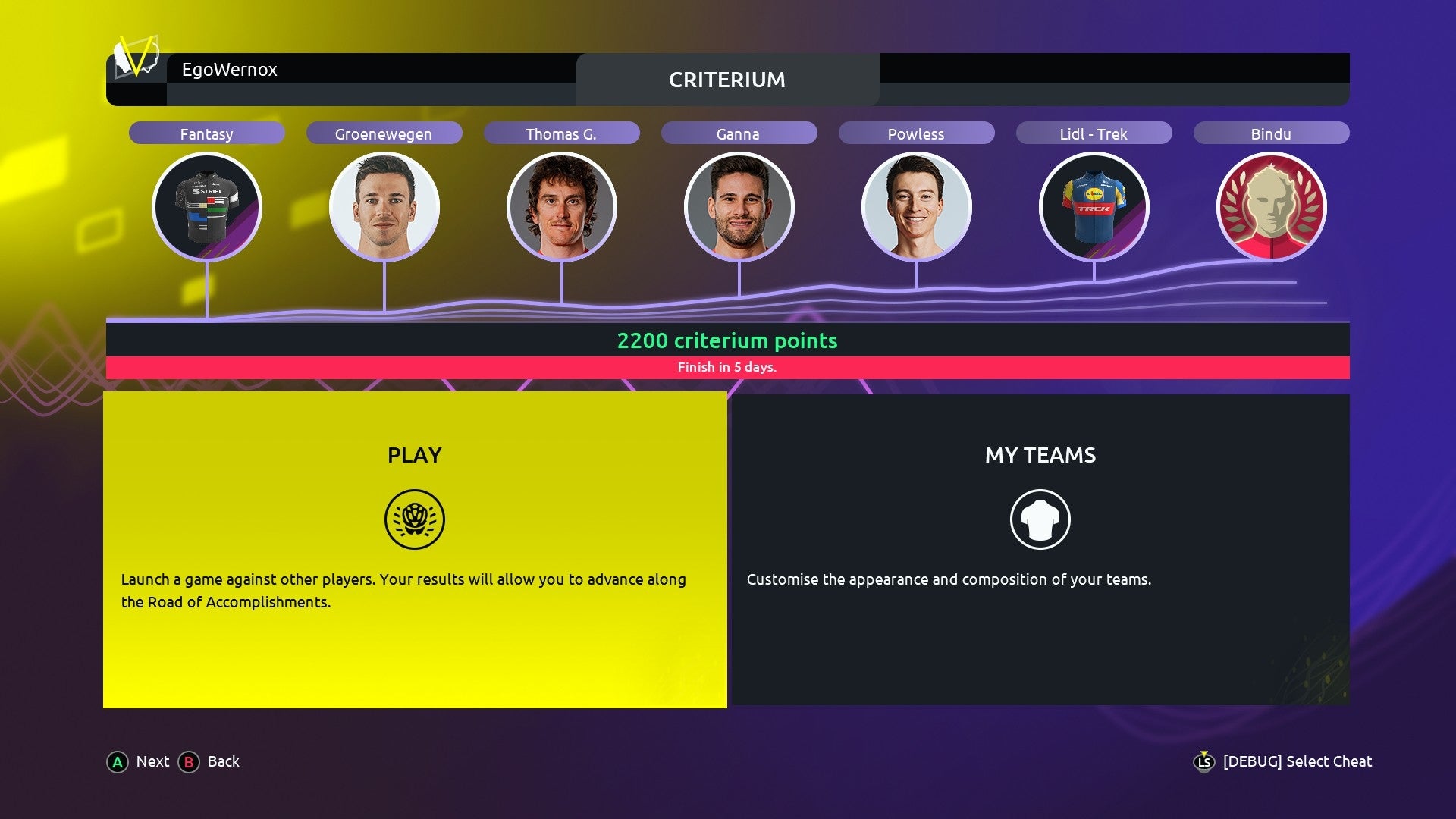Click the Fantasy label above the jersey
Image resolution: width=1456 pixels, height=819 pixels.
pos(206,133)
